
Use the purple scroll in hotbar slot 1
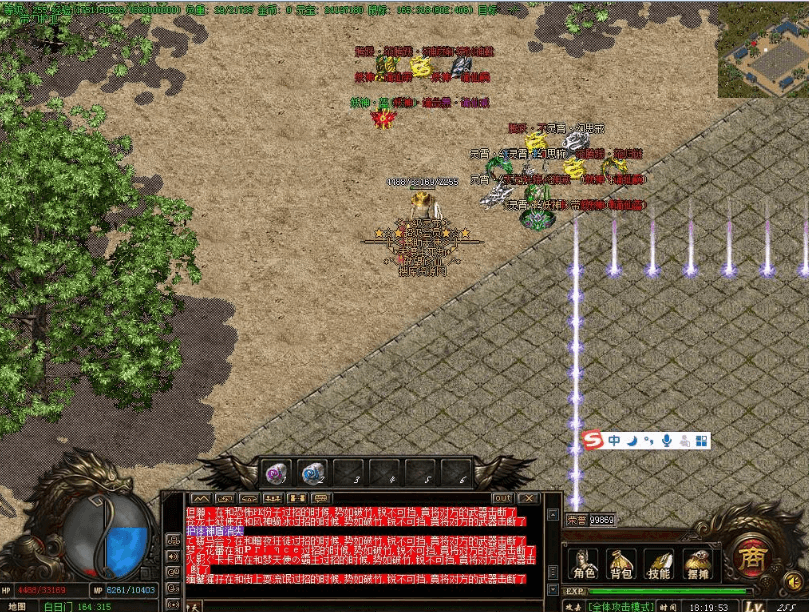pyautogui.click(x=277, y=472)
